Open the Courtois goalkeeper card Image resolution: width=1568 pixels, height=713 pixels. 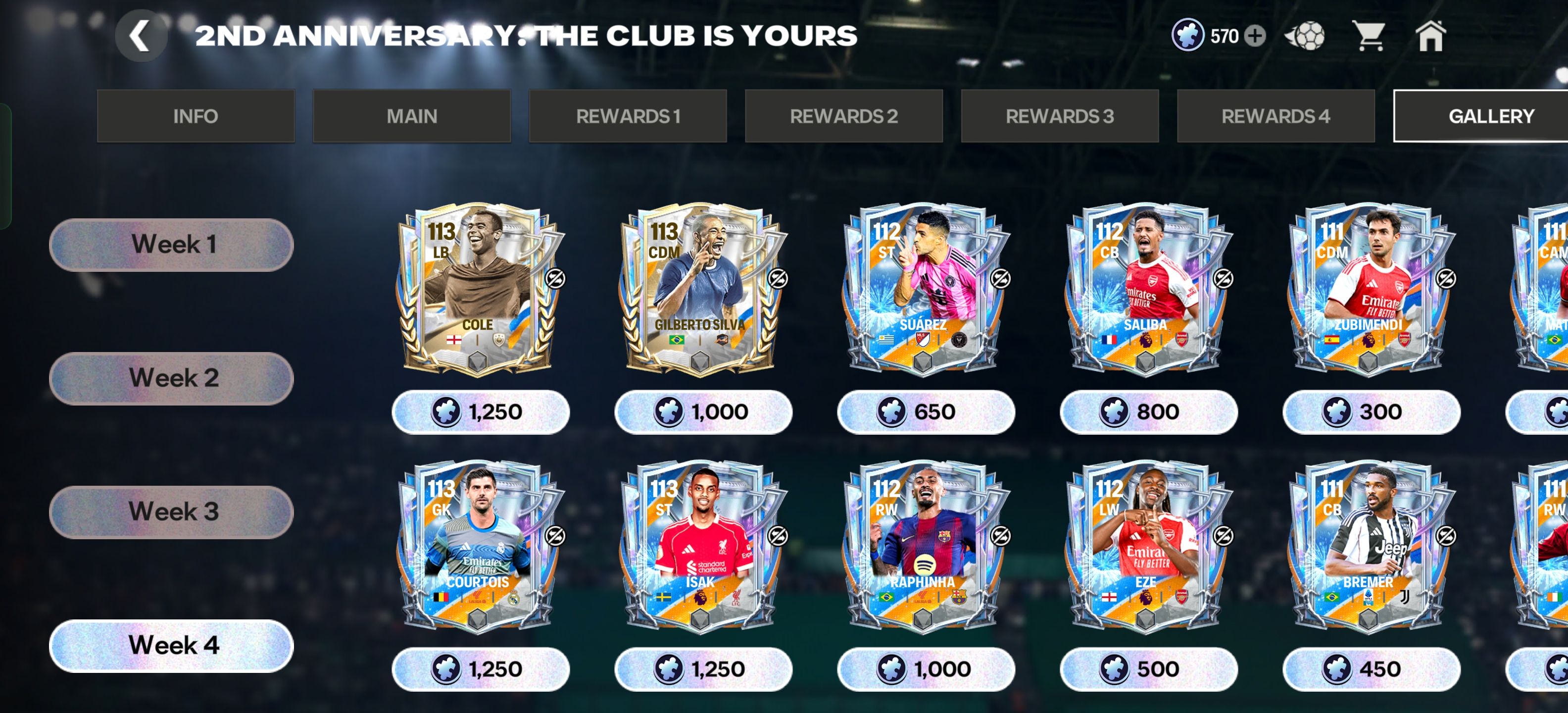coord(480,546)
